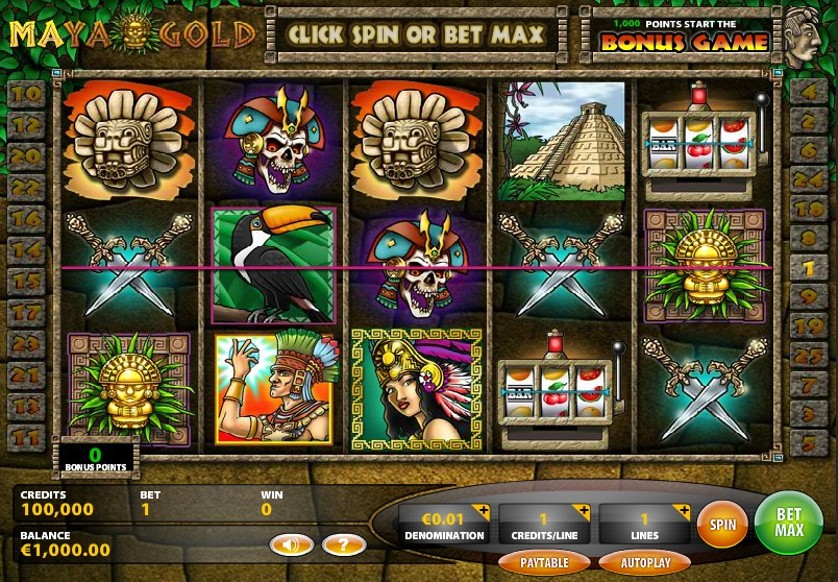Select payline 17 stone marker
Image resolution: width=838 pixels, height=582 pixels.
pos(27,311)
